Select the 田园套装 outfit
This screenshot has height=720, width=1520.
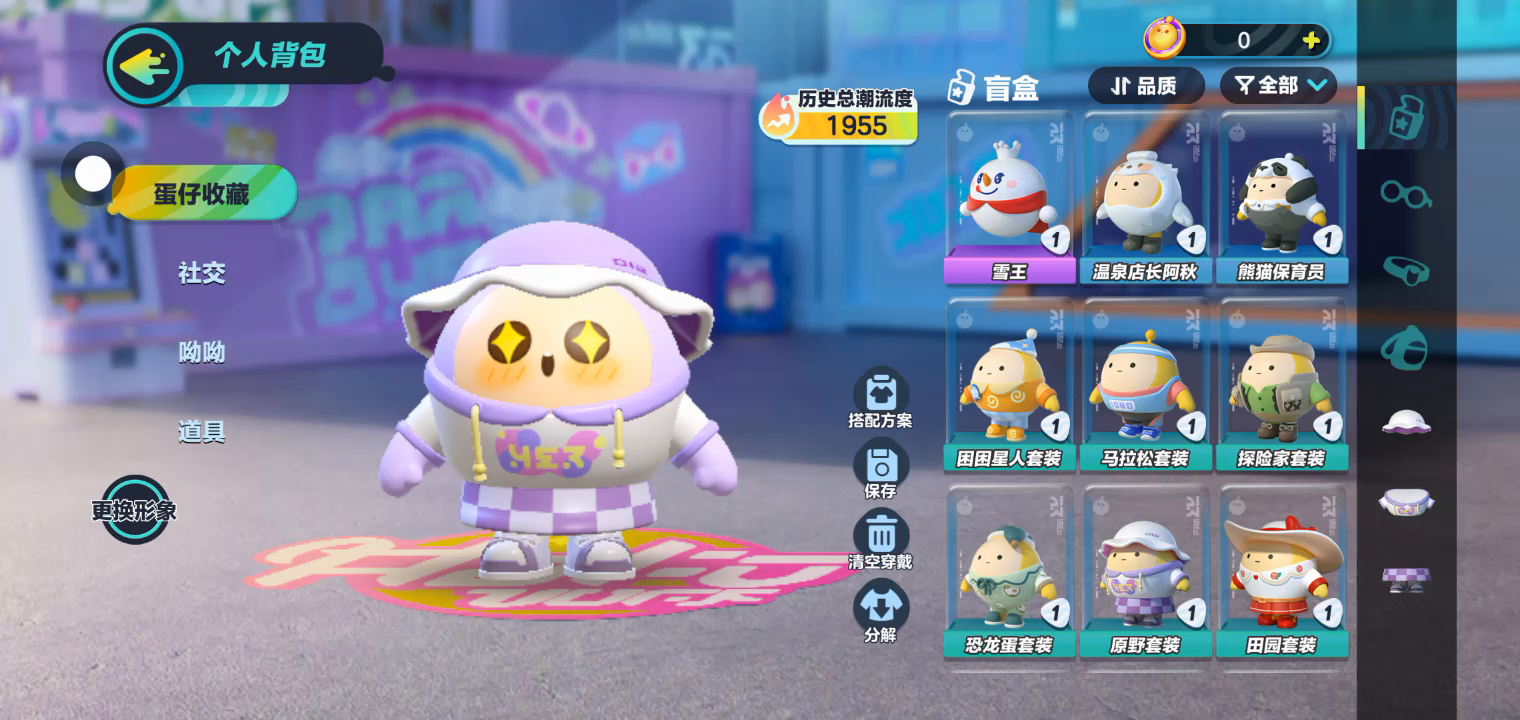(x=1282, y=572)
